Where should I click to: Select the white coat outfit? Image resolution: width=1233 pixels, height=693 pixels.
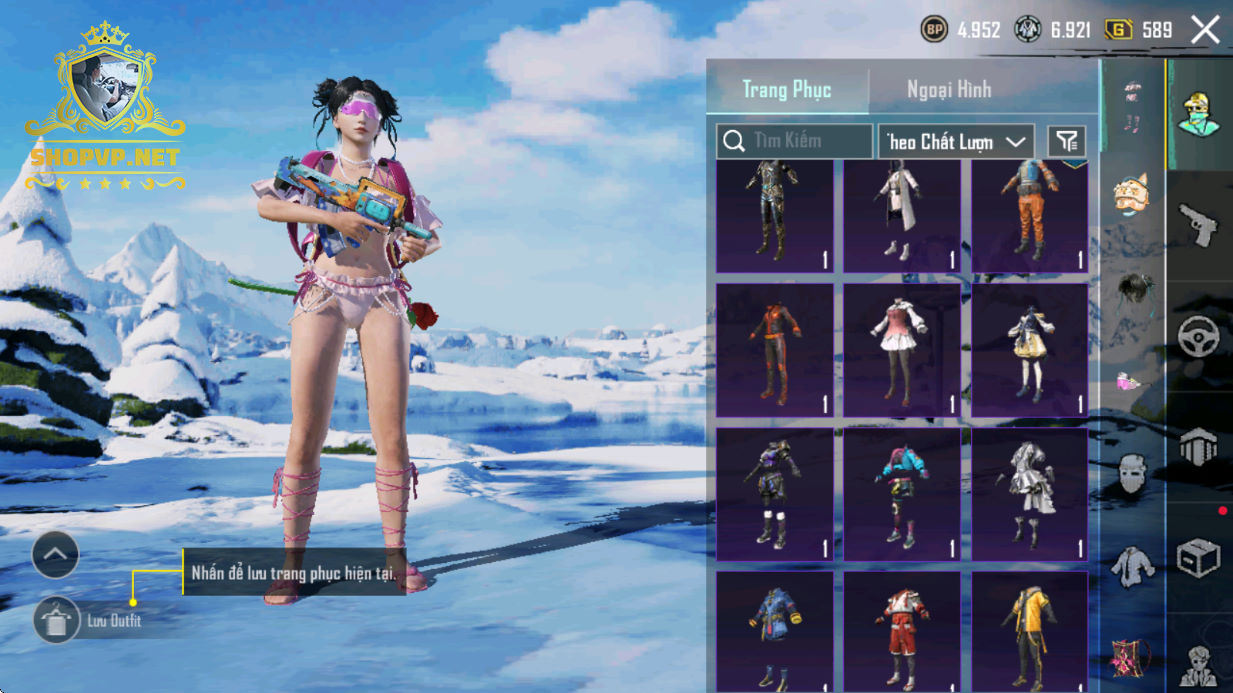[901, 216]
